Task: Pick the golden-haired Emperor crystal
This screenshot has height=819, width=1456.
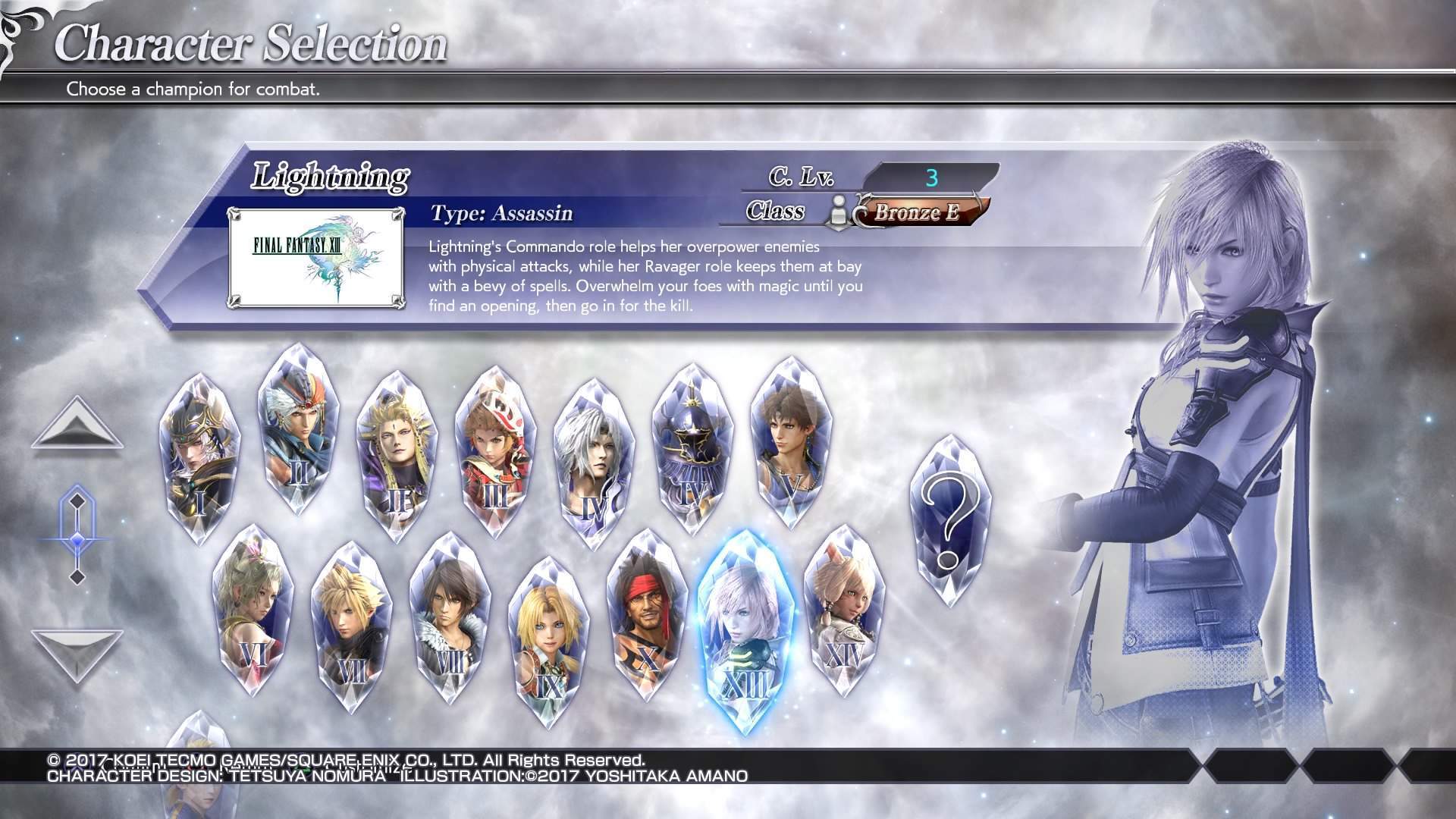Action: 396,455
